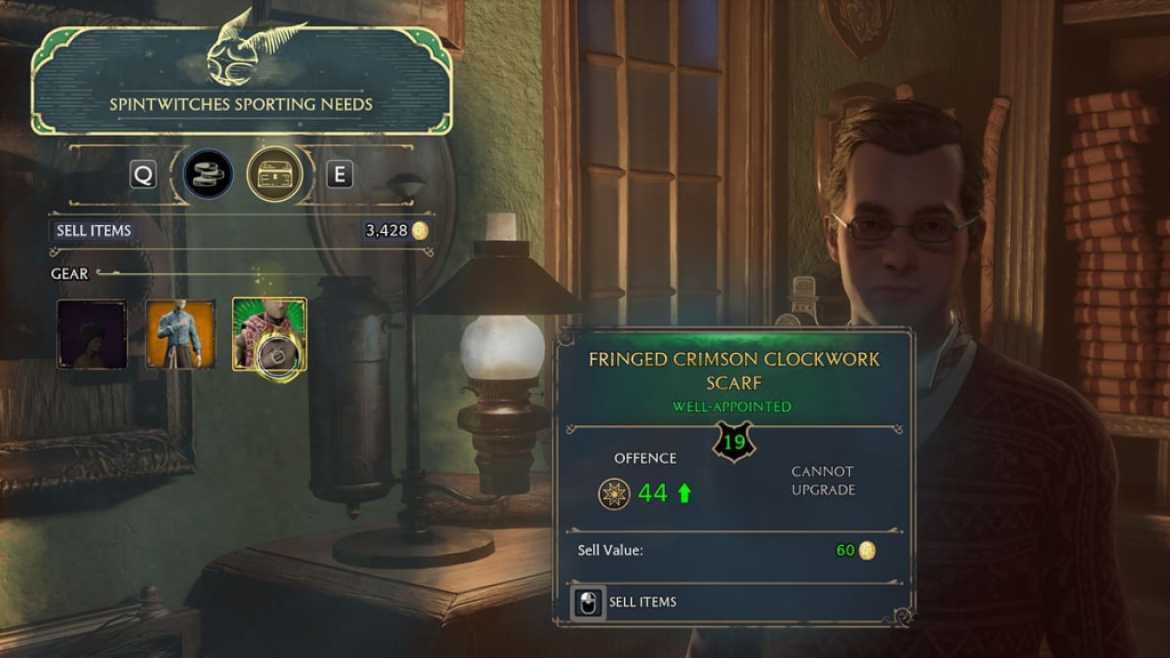Select the dark purple gear item slot
This screenshot has height=658, width=1170.
pos(92,334)
